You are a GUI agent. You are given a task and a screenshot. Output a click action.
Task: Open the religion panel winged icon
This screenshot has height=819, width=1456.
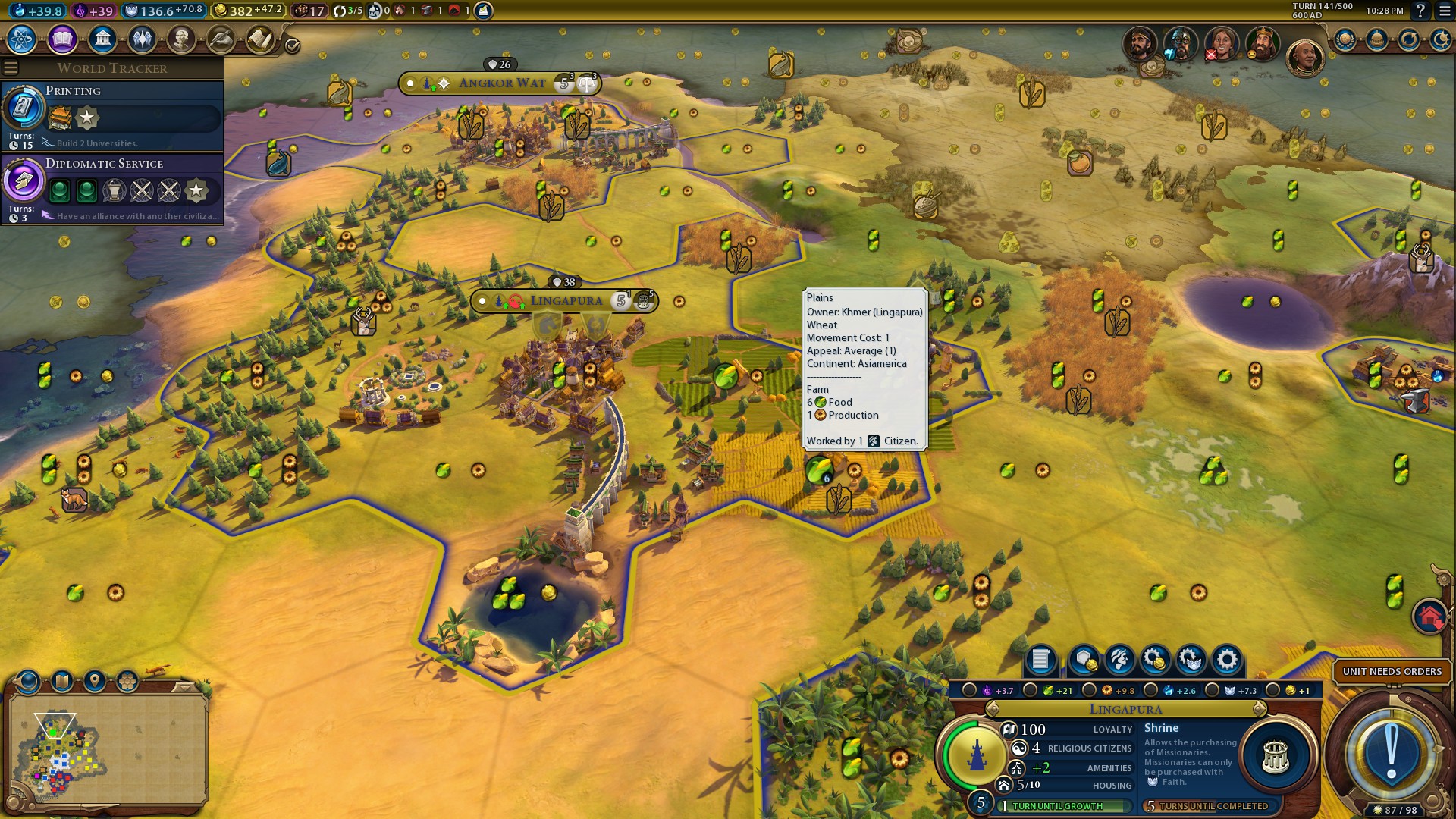pos(142,39)
